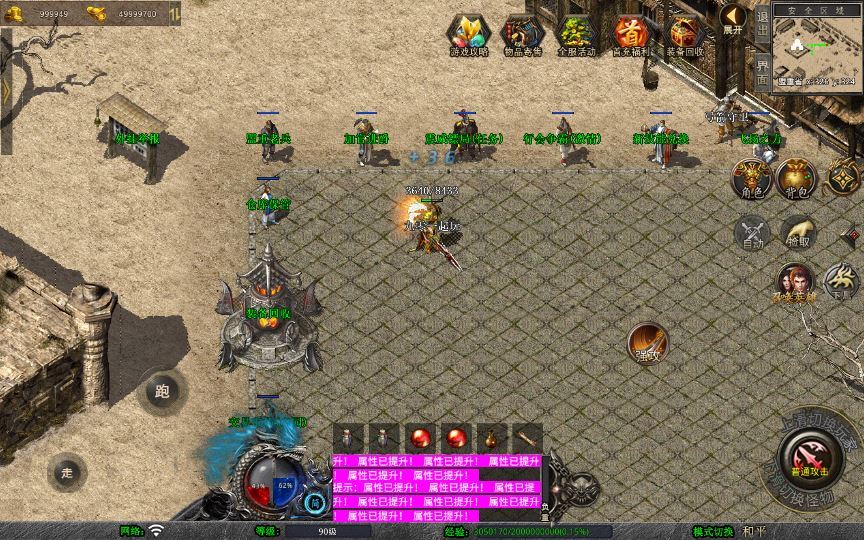This screenshot has width=864, height=540.
Task: Expand the left side panel arrow
Action: tap(6, 90)
